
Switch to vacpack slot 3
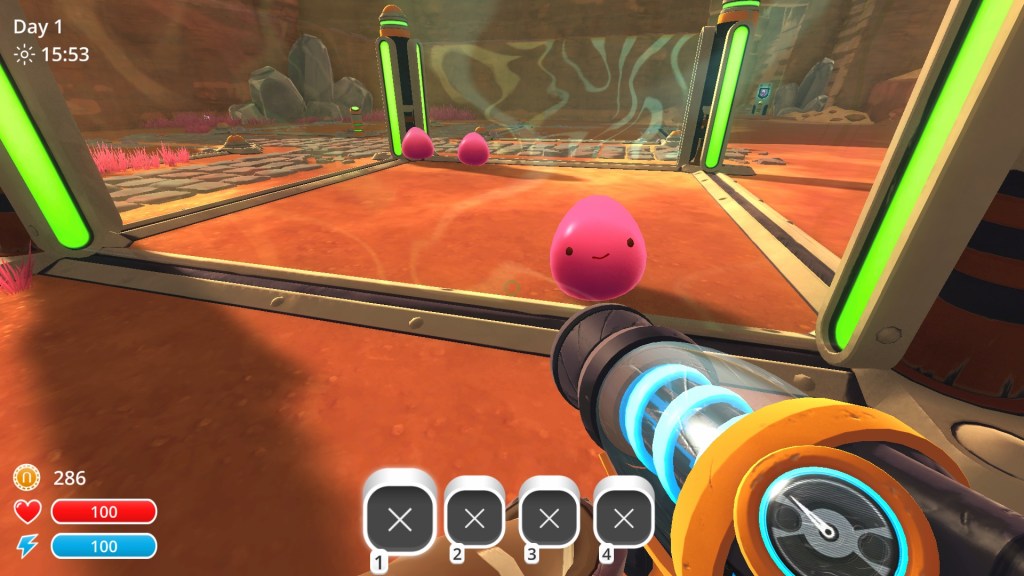click(549, 519)
